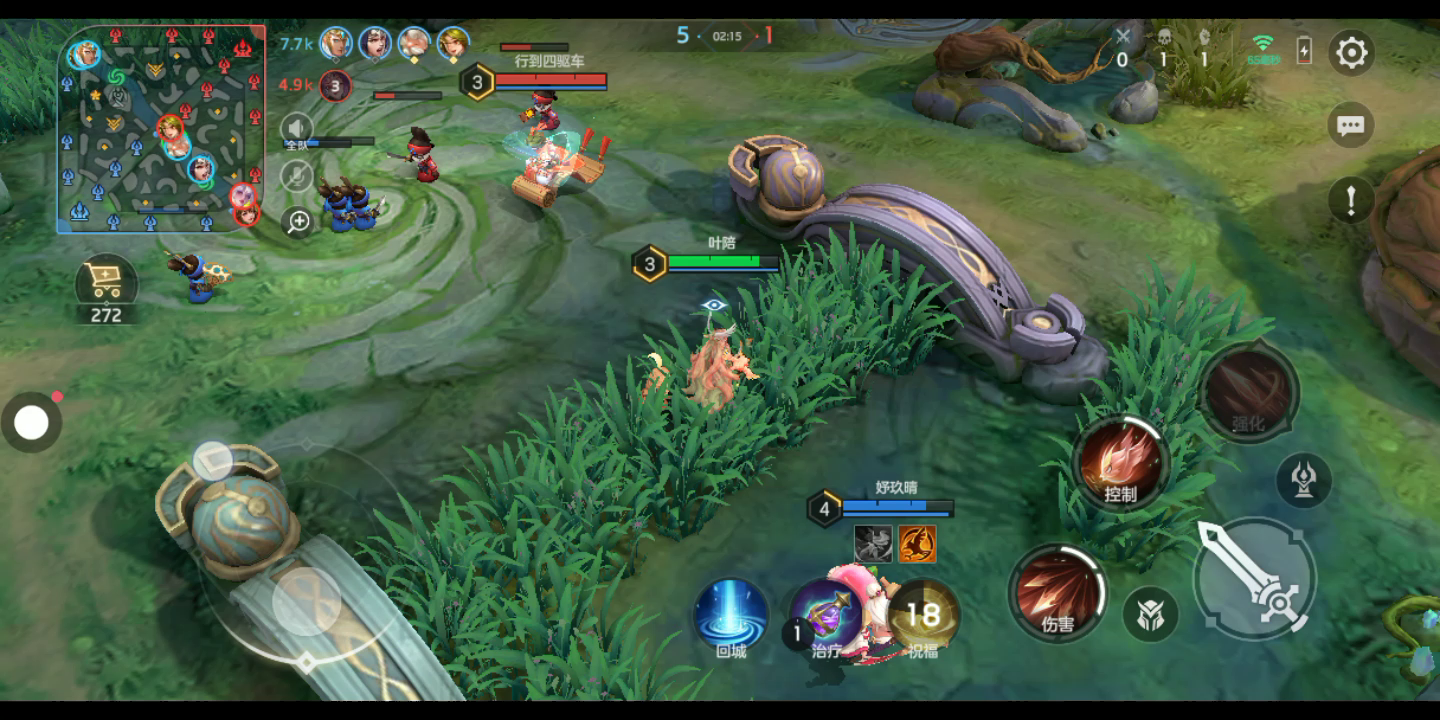
Task: Toggle the speaker voice button
Action: click(x=296, y=129)
